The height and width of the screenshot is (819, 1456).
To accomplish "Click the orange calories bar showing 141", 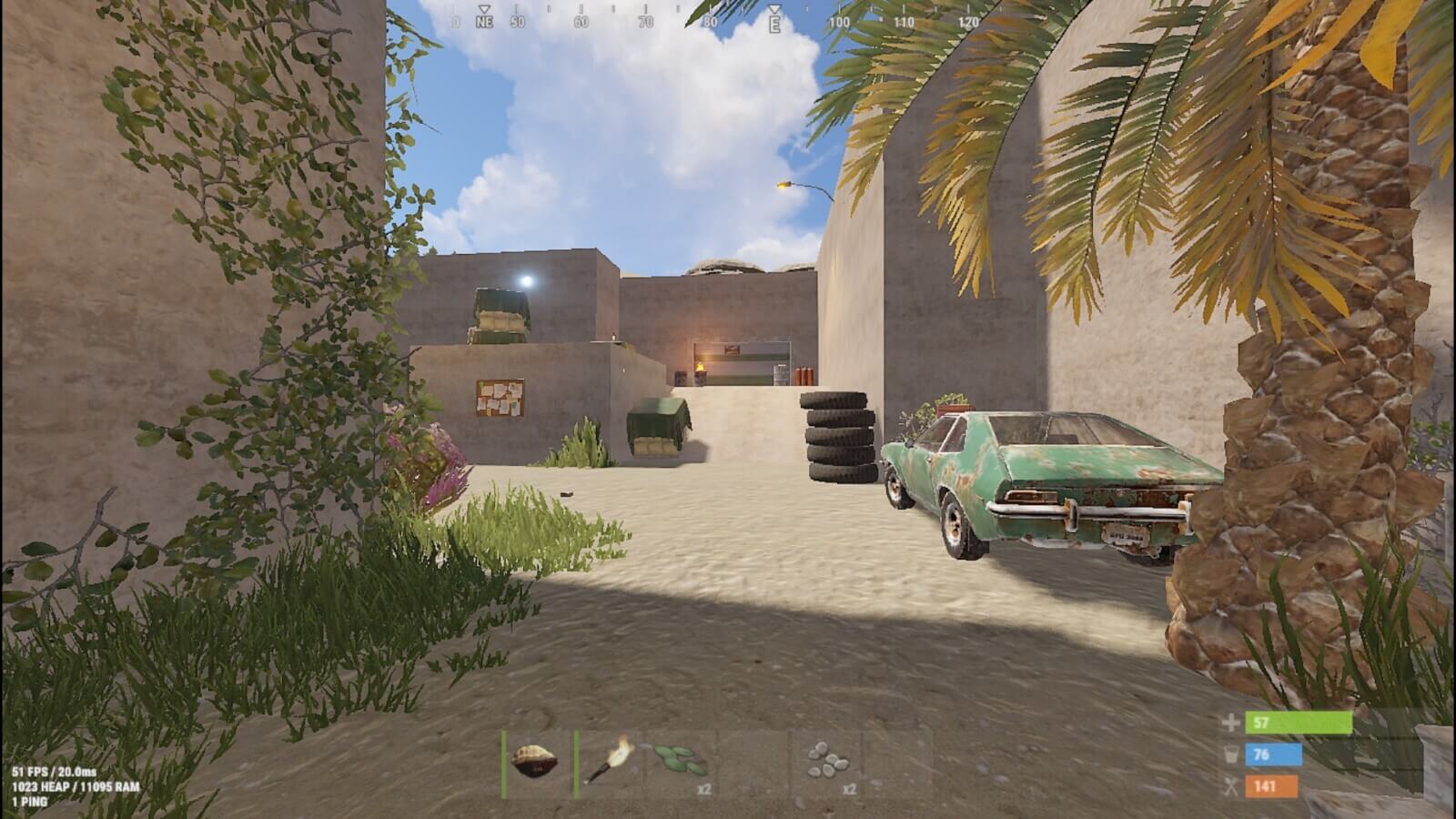I will (x=1271, y=785).
